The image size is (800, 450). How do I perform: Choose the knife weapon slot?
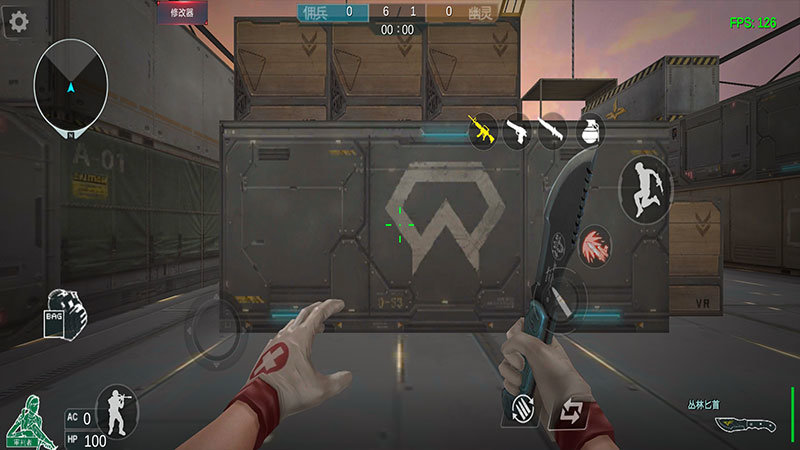click(x=552, y=131)
